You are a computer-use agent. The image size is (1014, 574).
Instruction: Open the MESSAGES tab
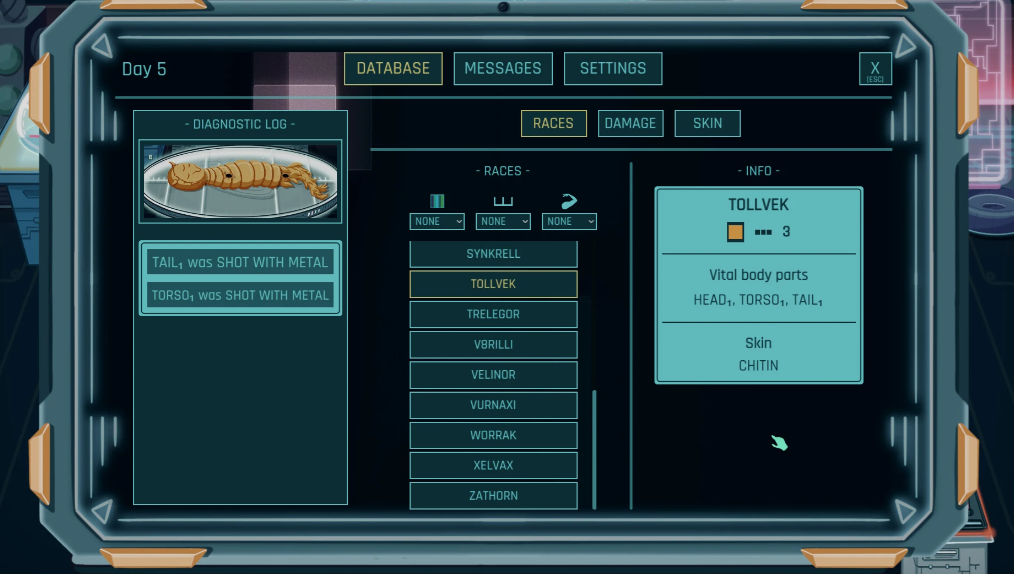point(503,68)
